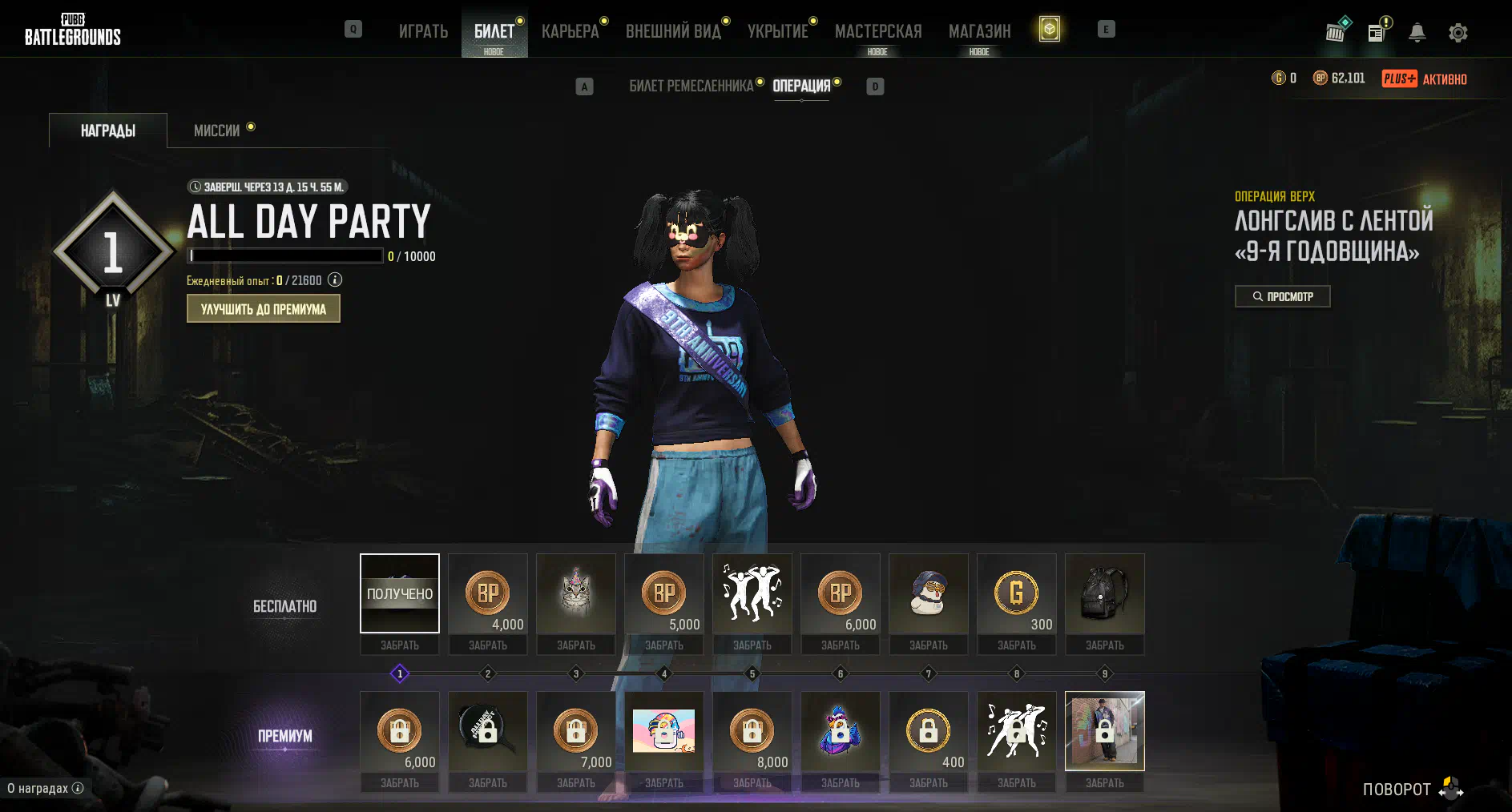Select the Награды tab

pyautogui.click(x=108, y=131)
